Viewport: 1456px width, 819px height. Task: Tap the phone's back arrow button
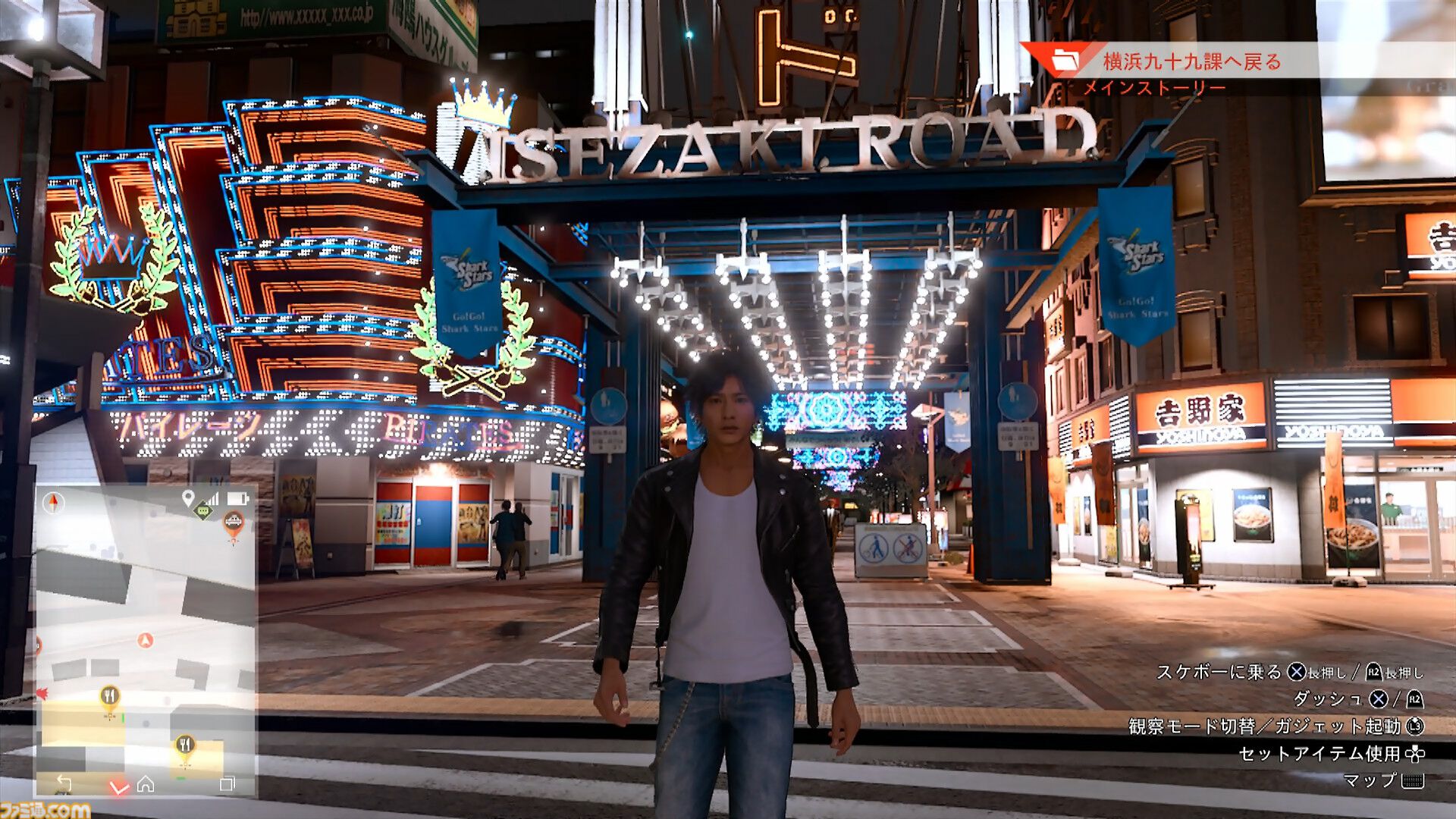[64, 783]
